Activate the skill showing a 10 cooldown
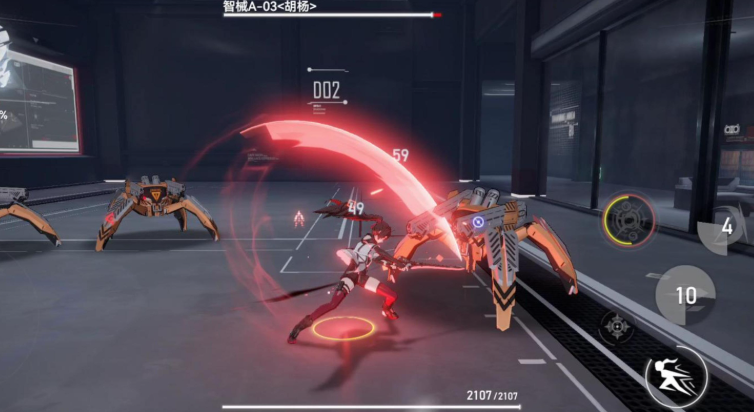The width and height of the screenshot is (754, 412). tap(685, 296)
